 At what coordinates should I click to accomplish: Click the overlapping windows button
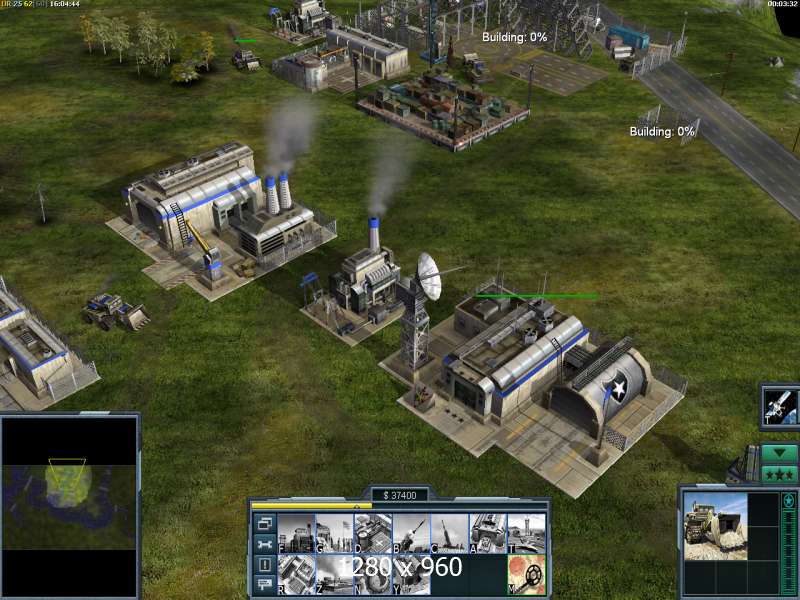265,523
